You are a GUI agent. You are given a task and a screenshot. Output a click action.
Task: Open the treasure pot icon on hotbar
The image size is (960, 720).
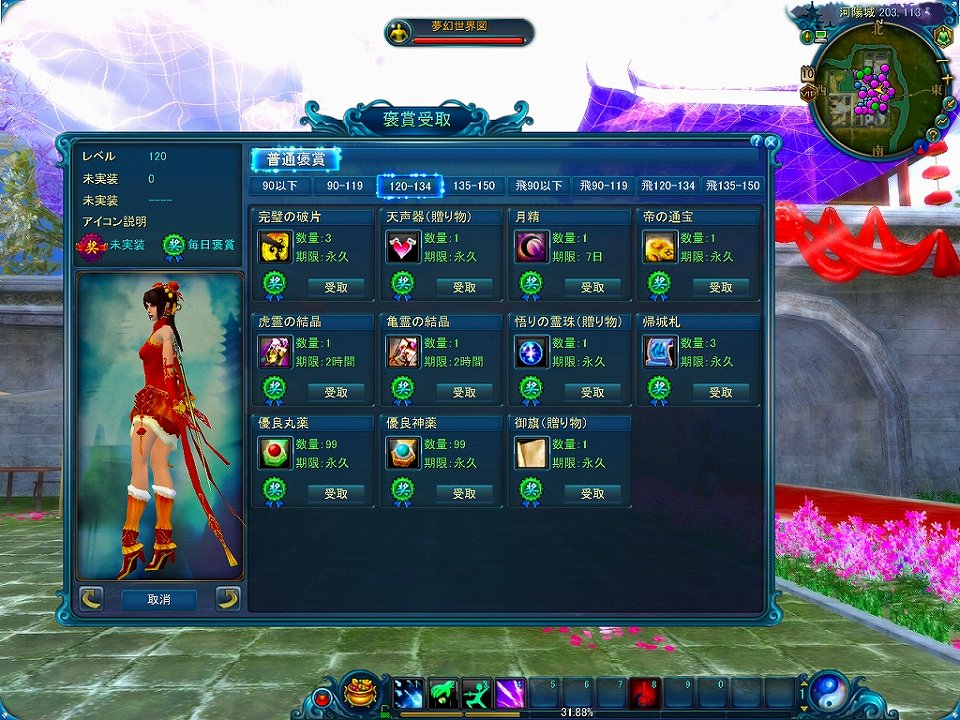pos(361,691)
